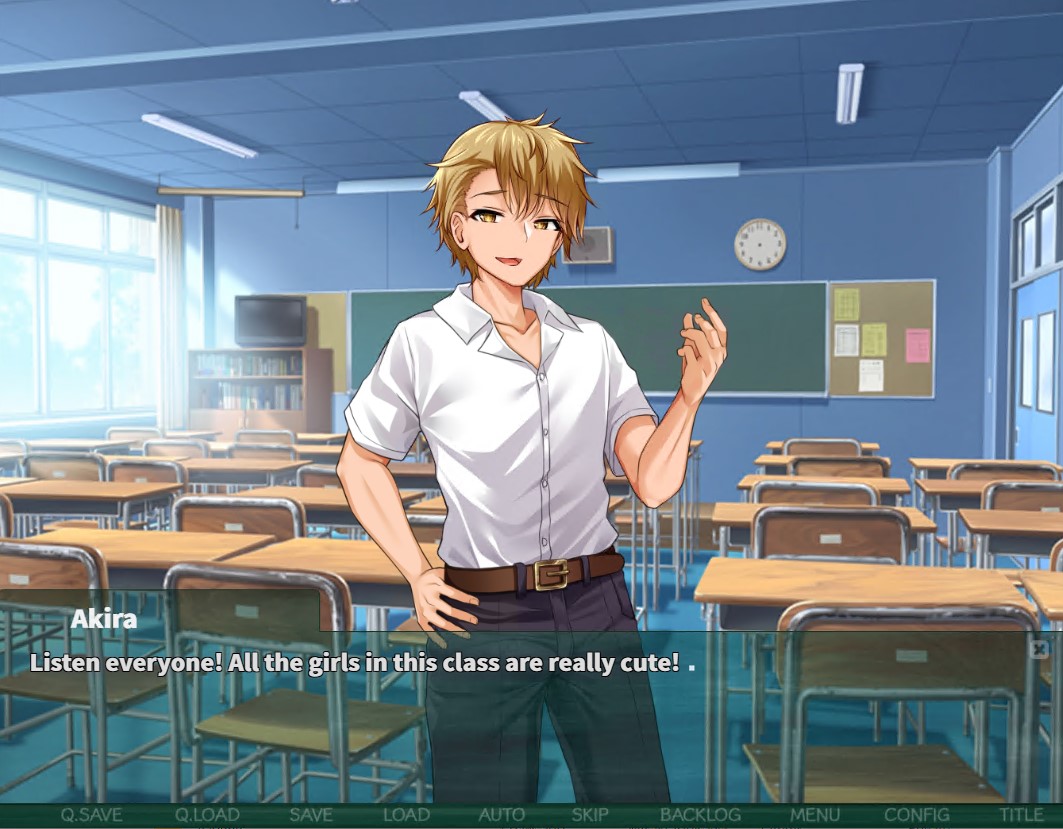Advance Akira's dialogue text
Viewport: 1063px width, 829px height.
click(530, 720)
